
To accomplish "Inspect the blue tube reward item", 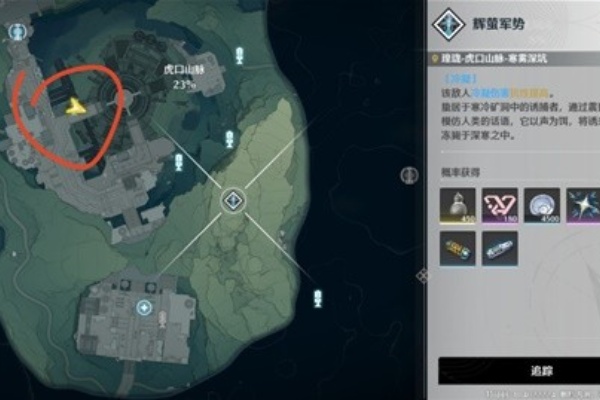I will [499, 248].
